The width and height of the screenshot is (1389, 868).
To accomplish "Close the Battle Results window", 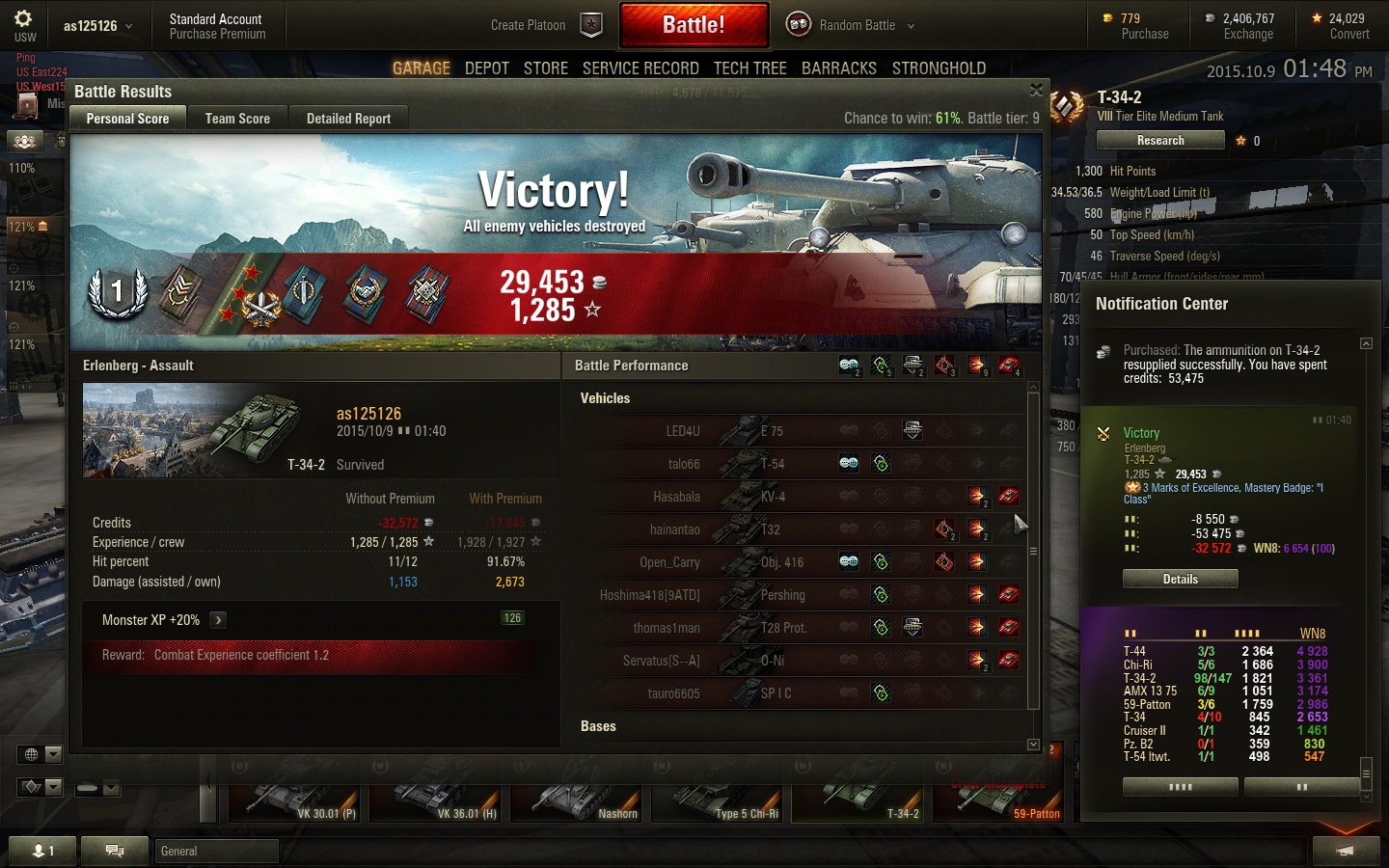I will [x=1036, y=90].
